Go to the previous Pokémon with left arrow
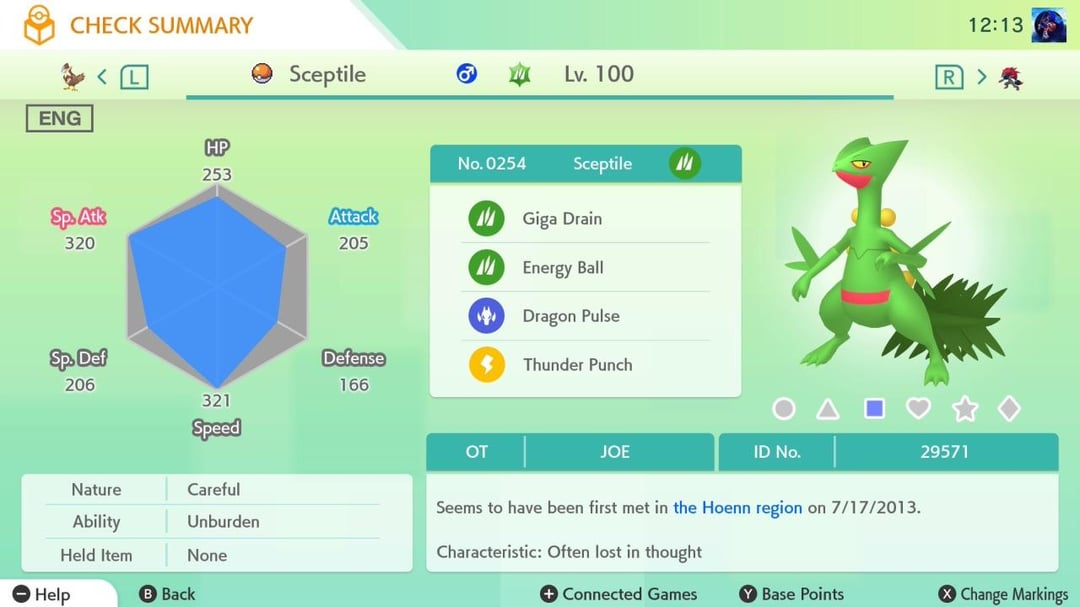Image resolution: width=1080 pixels, height=607 pixels. (x=103, y=76)
